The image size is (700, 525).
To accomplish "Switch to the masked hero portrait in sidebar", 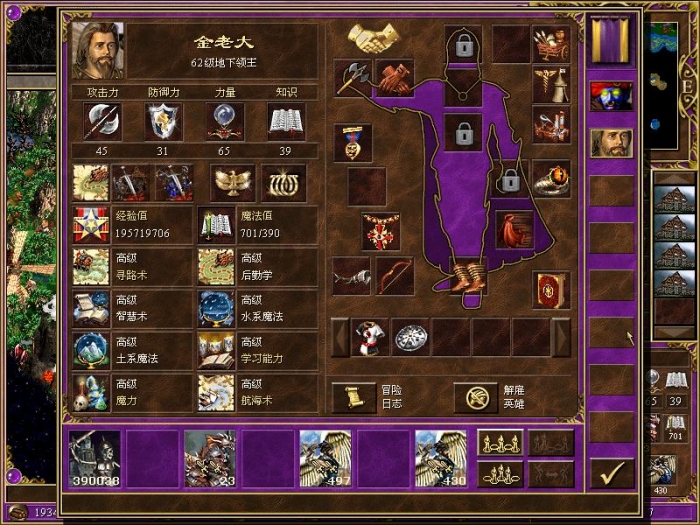I will pos(610,95).
